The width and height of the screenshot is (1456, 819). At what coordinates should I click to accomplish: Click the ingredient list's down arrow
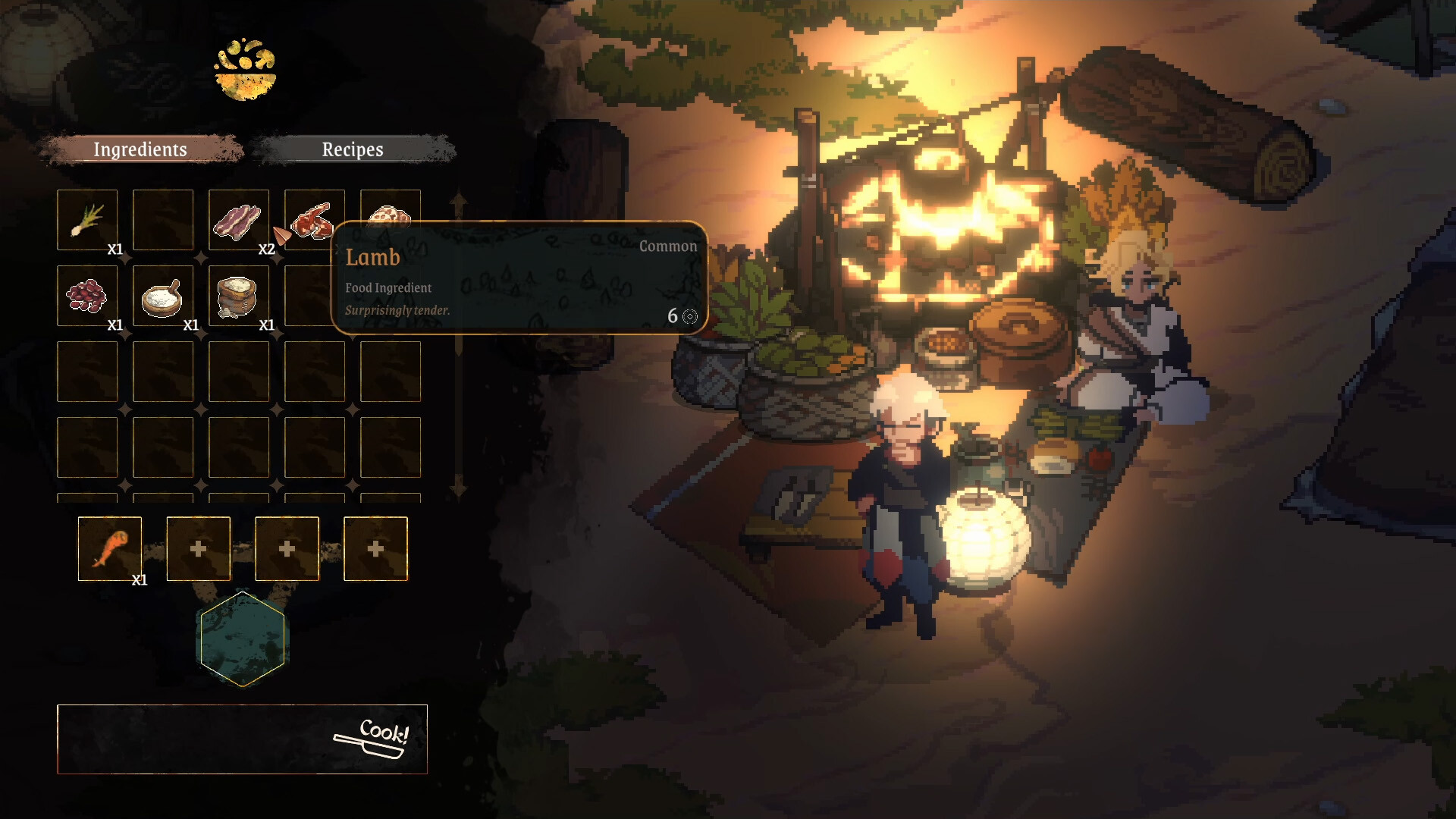point(458,486)
